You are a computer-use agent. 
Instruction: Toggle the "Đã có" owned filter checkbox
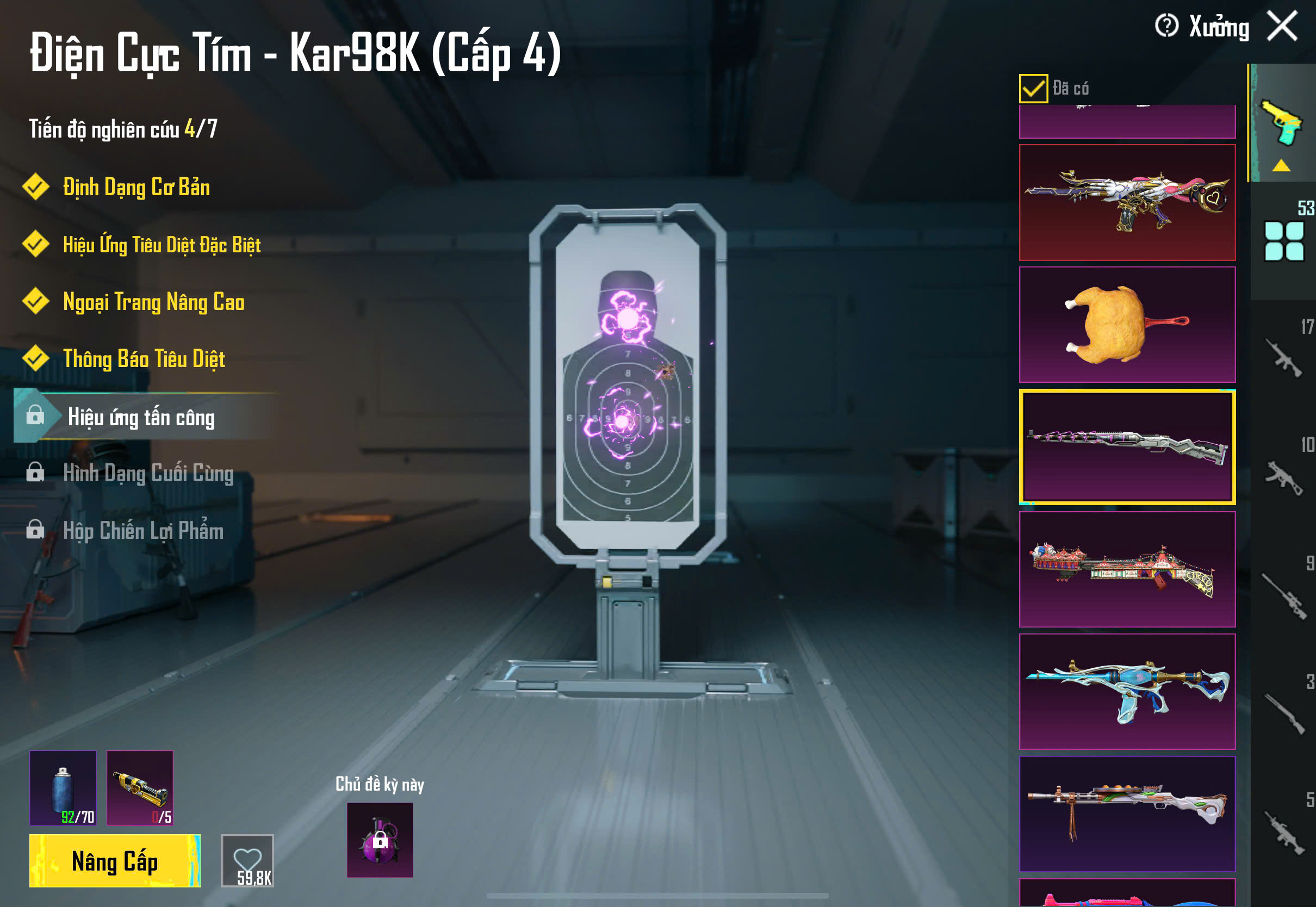pyautogui.click(x=1033, y=89)
